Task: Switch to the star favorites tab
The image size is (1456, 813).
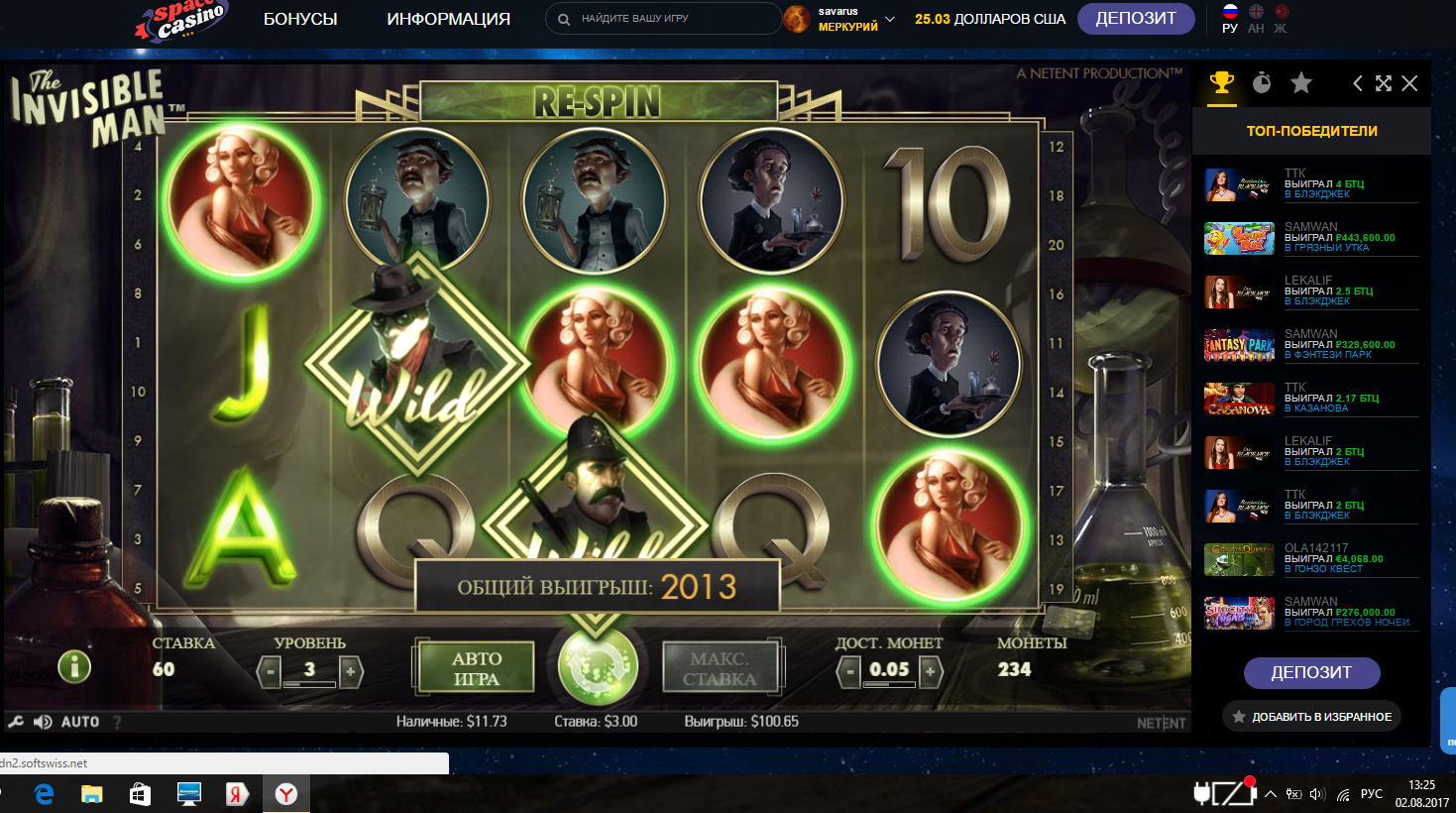Action: click(1301, 83)
